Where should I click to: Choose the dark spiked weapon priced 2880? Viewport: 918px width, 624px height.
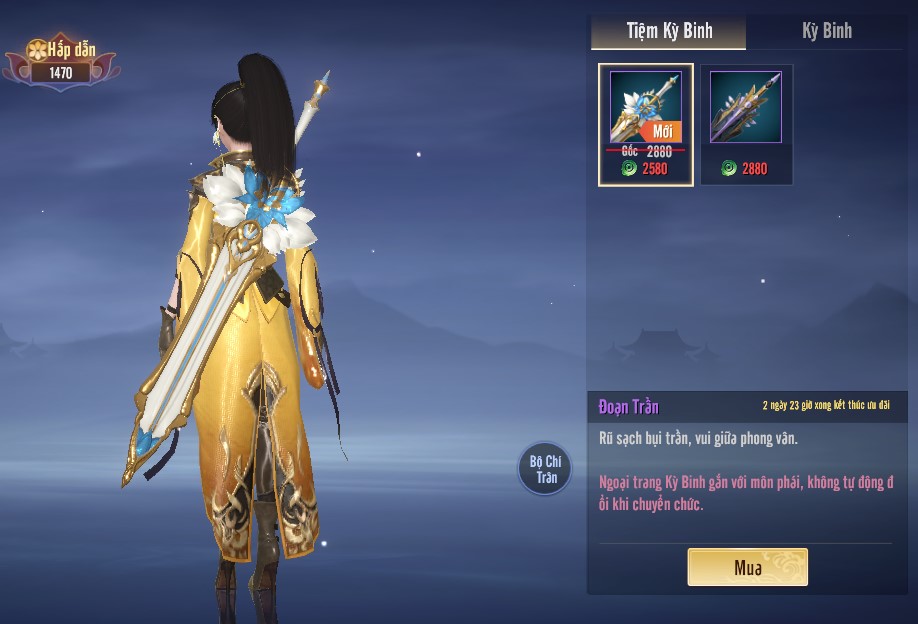tap(746, 125)
